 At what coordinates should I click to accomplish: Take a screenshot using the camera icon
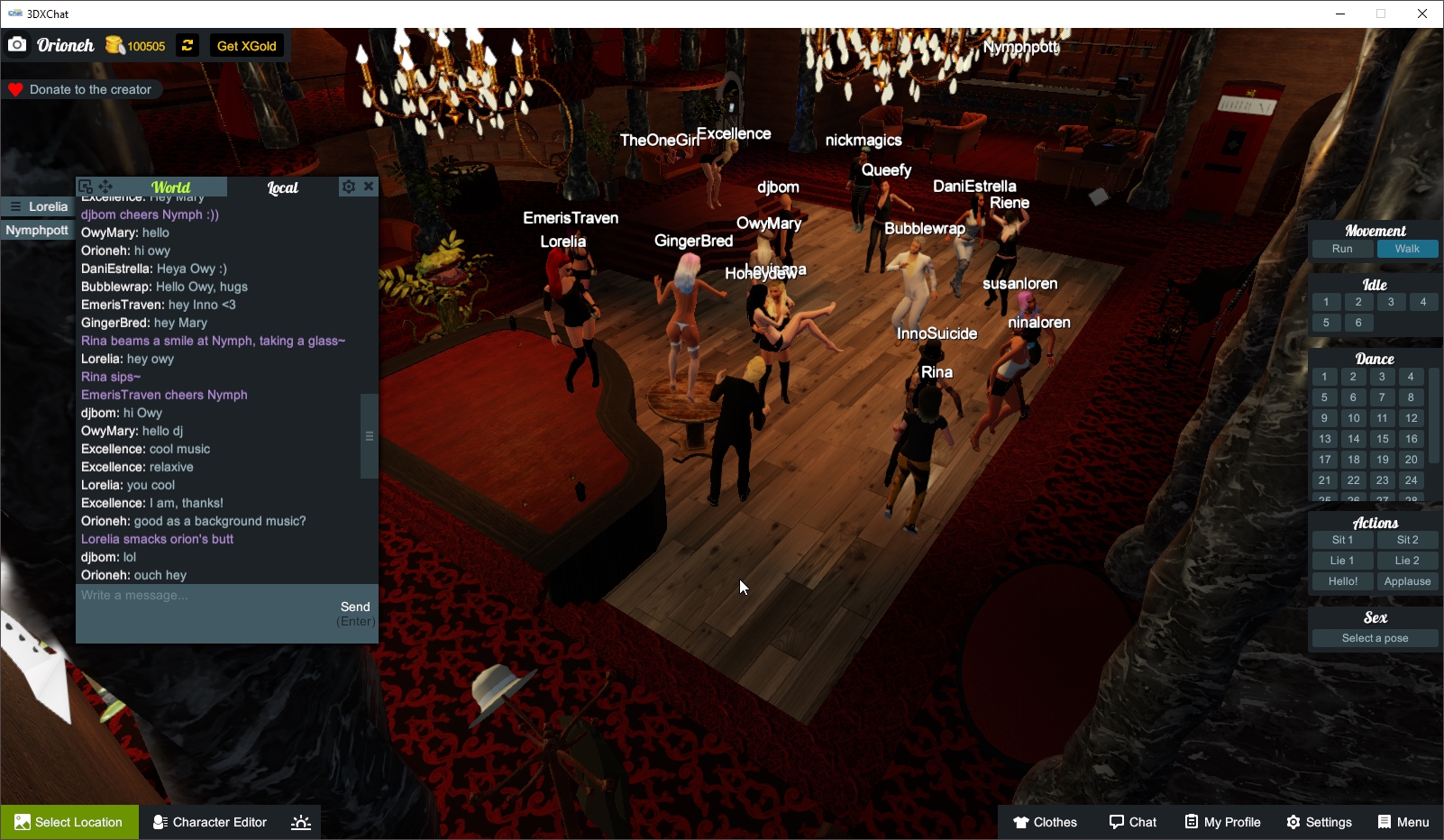point(16,43)
